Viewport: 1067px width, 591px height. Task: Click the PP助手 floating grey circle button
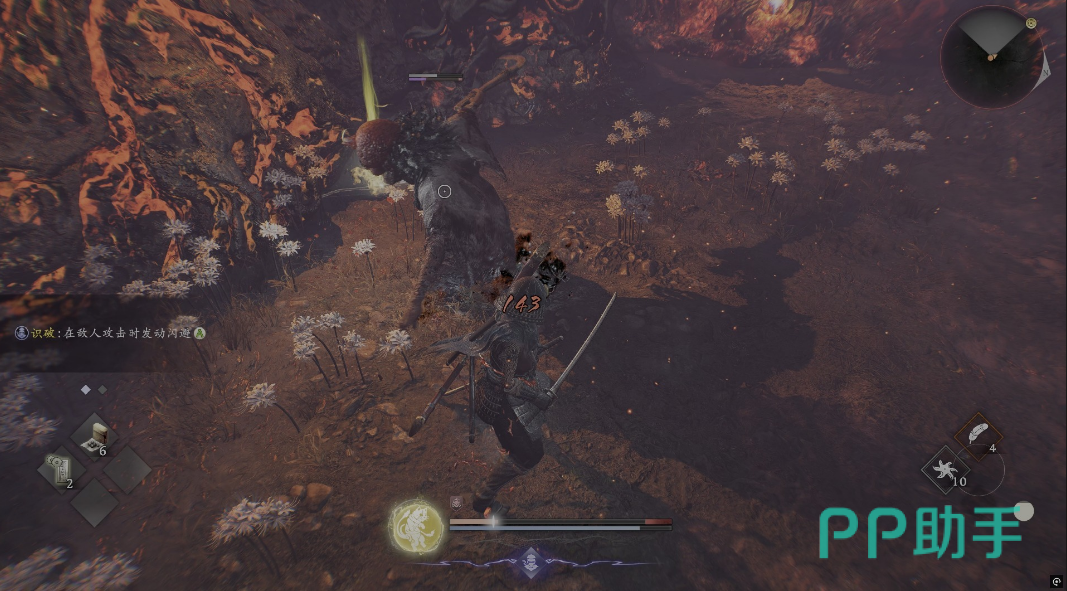click(x=1023, y=511)
